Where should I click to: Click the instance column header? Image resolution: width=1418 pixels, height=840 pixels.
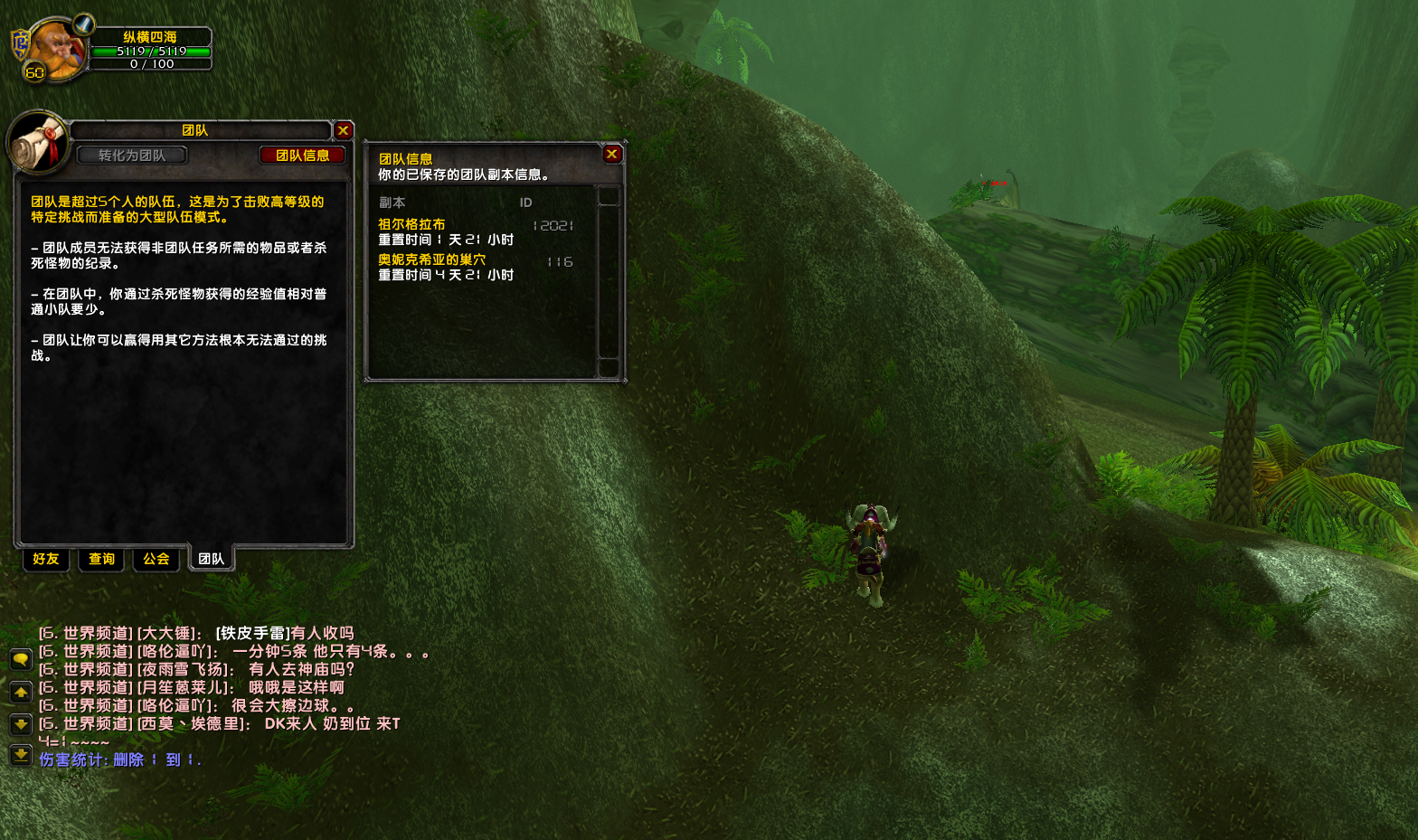coord(392,203)
